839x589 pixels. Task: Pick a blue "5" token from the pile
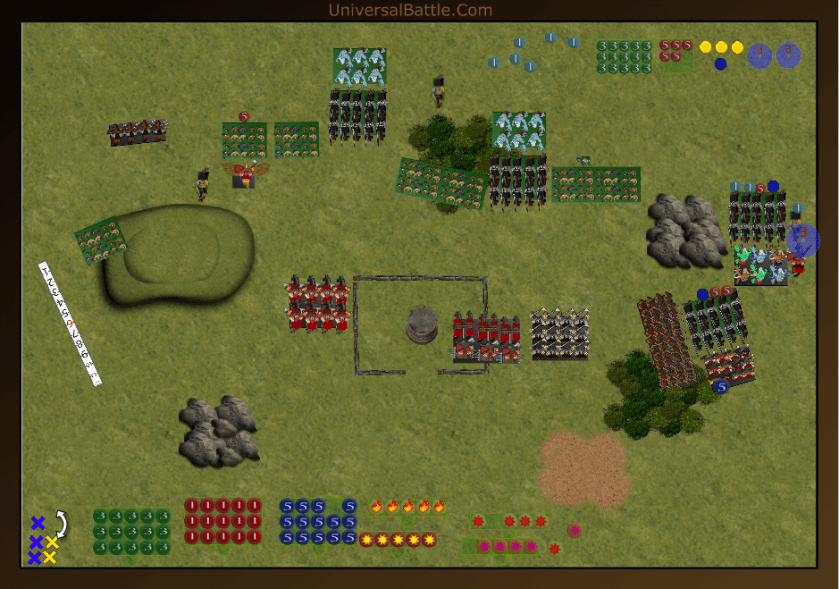click(x=318, y=521)
